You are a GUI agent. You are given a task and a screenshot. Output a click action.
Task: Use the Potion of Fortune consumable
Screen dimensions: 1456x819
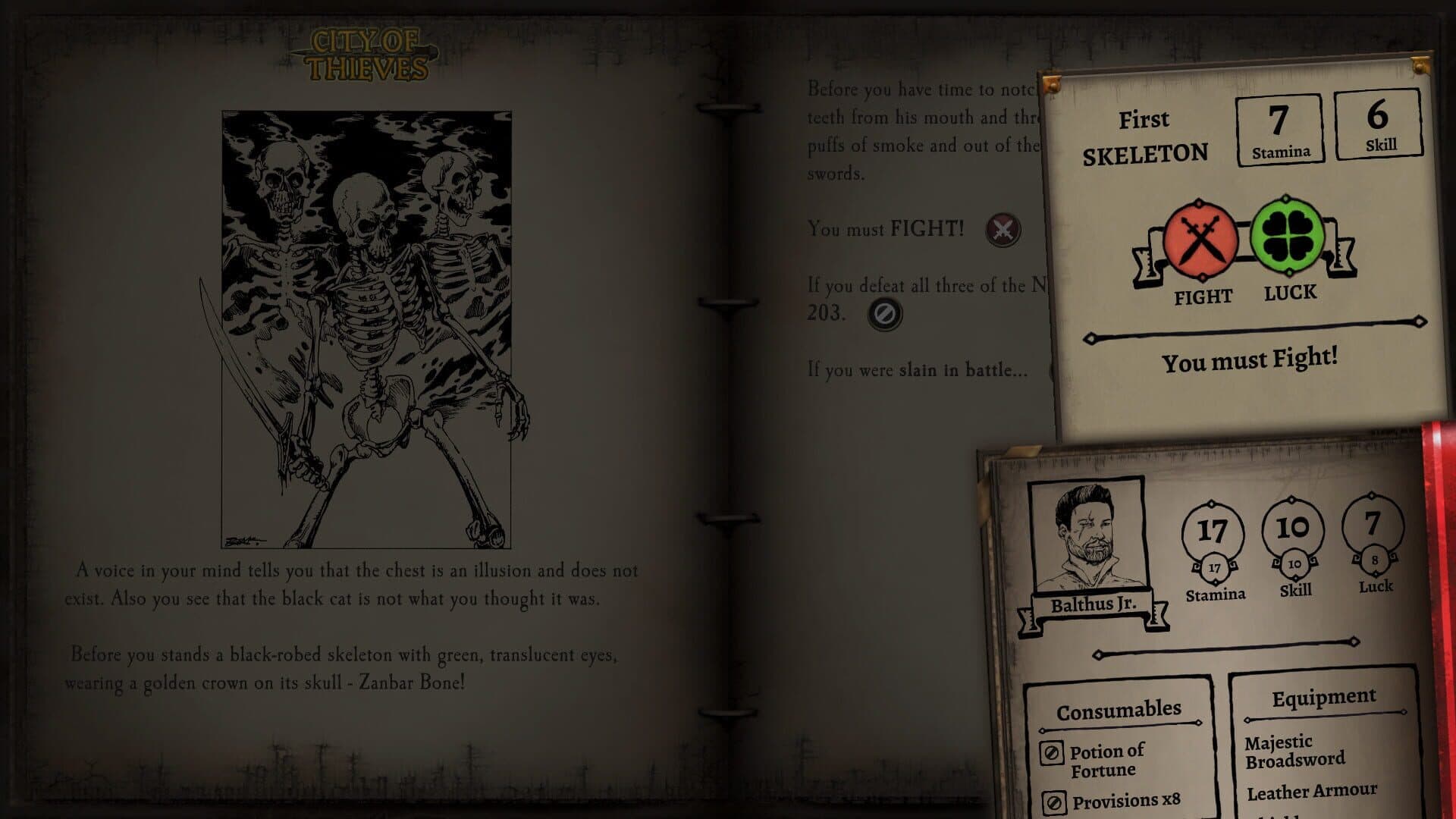1051,753
